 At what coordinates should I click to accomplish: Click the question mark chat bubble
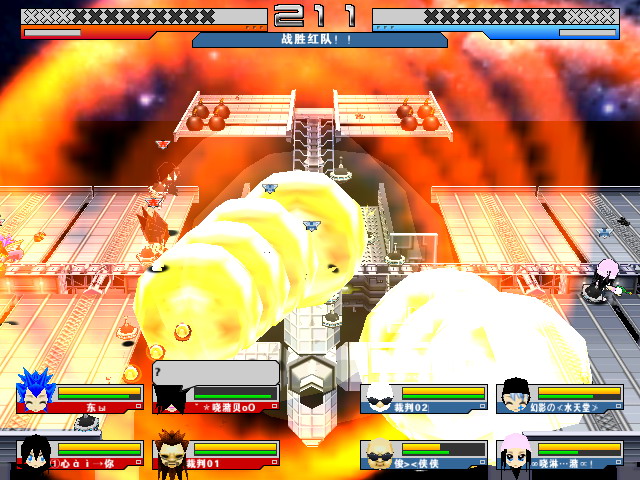(x=215, y=373)
